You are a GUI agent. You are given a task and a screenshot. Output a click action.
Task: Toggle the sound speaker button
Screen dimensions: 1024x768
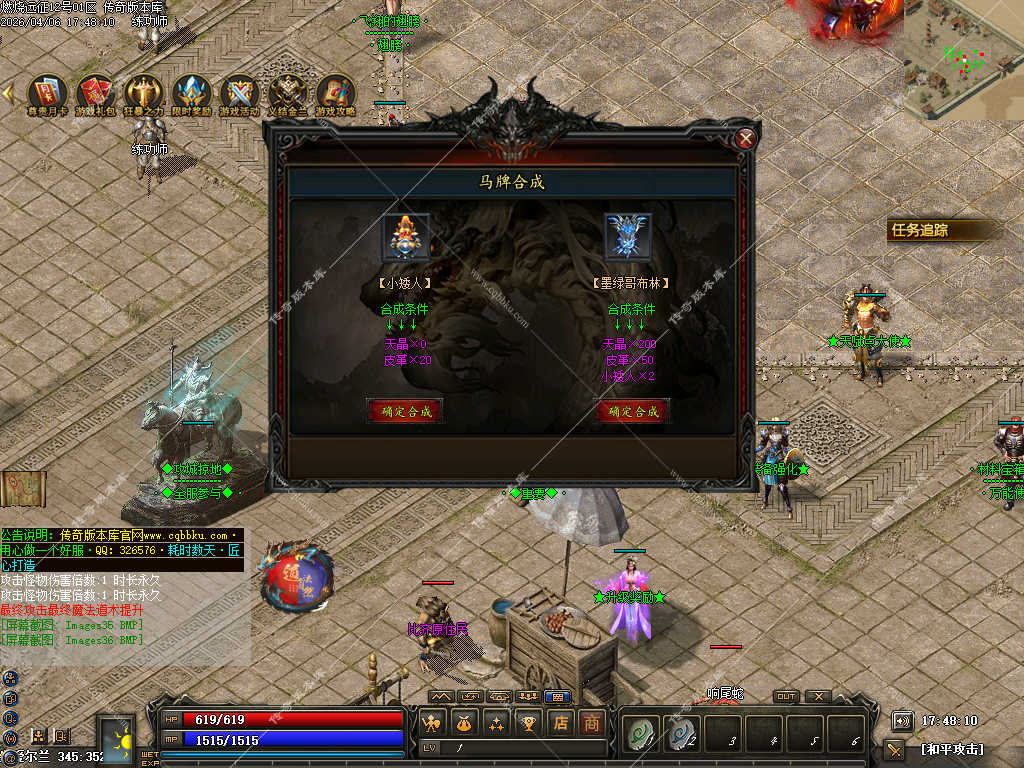(902, 720)
